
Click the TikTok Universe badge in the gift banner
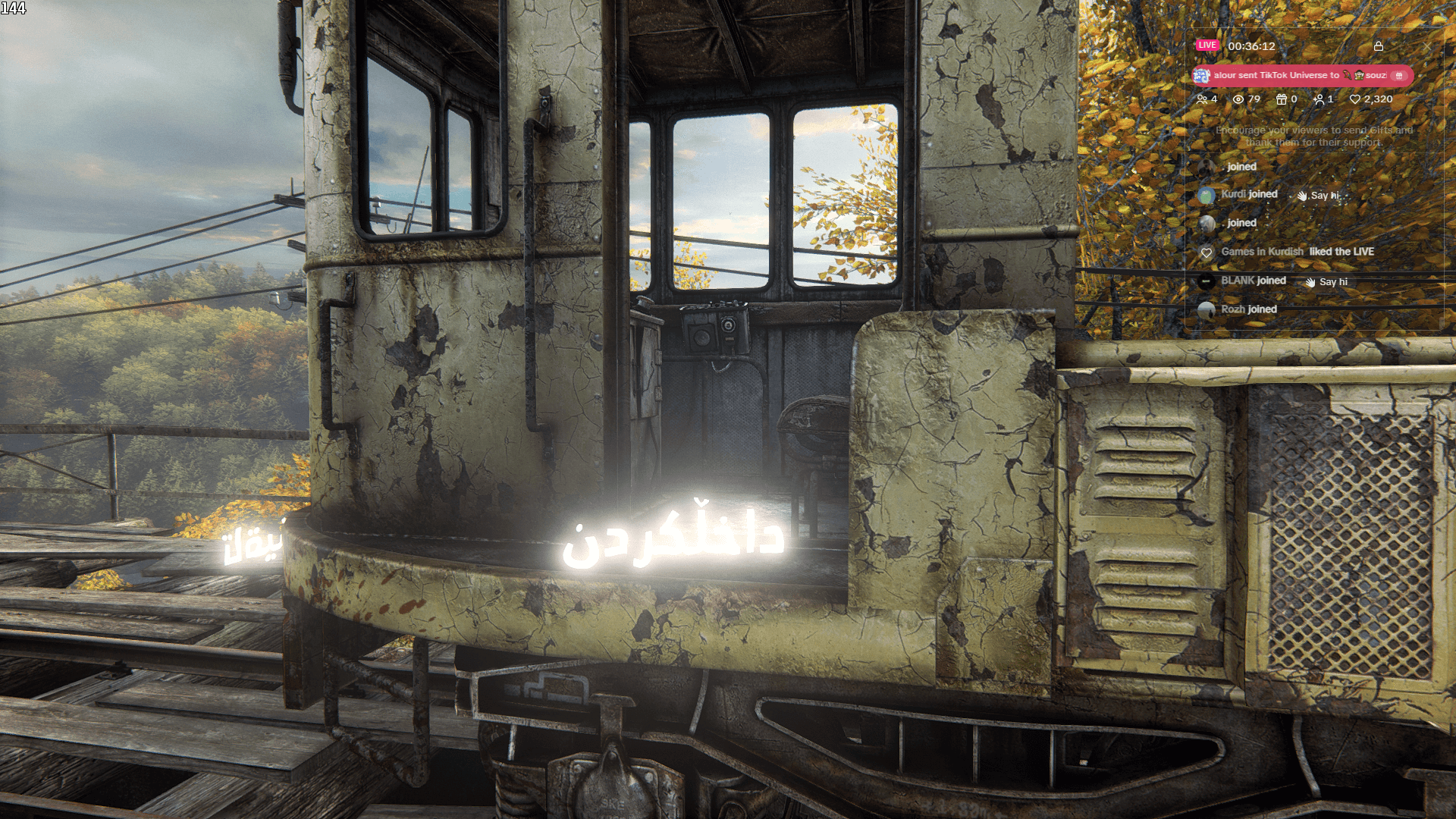pos(1201,75)
